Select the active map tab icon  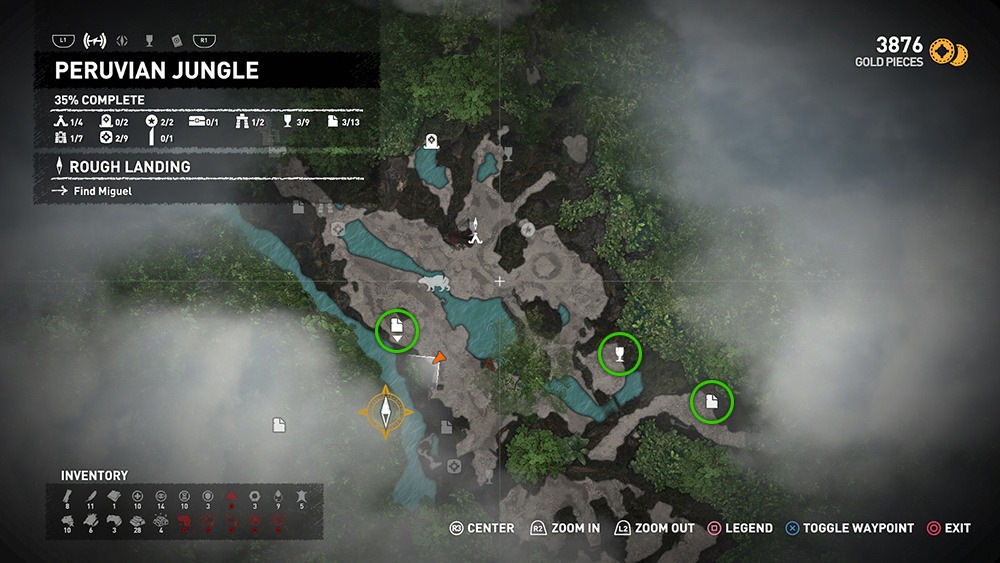point(96,41)
